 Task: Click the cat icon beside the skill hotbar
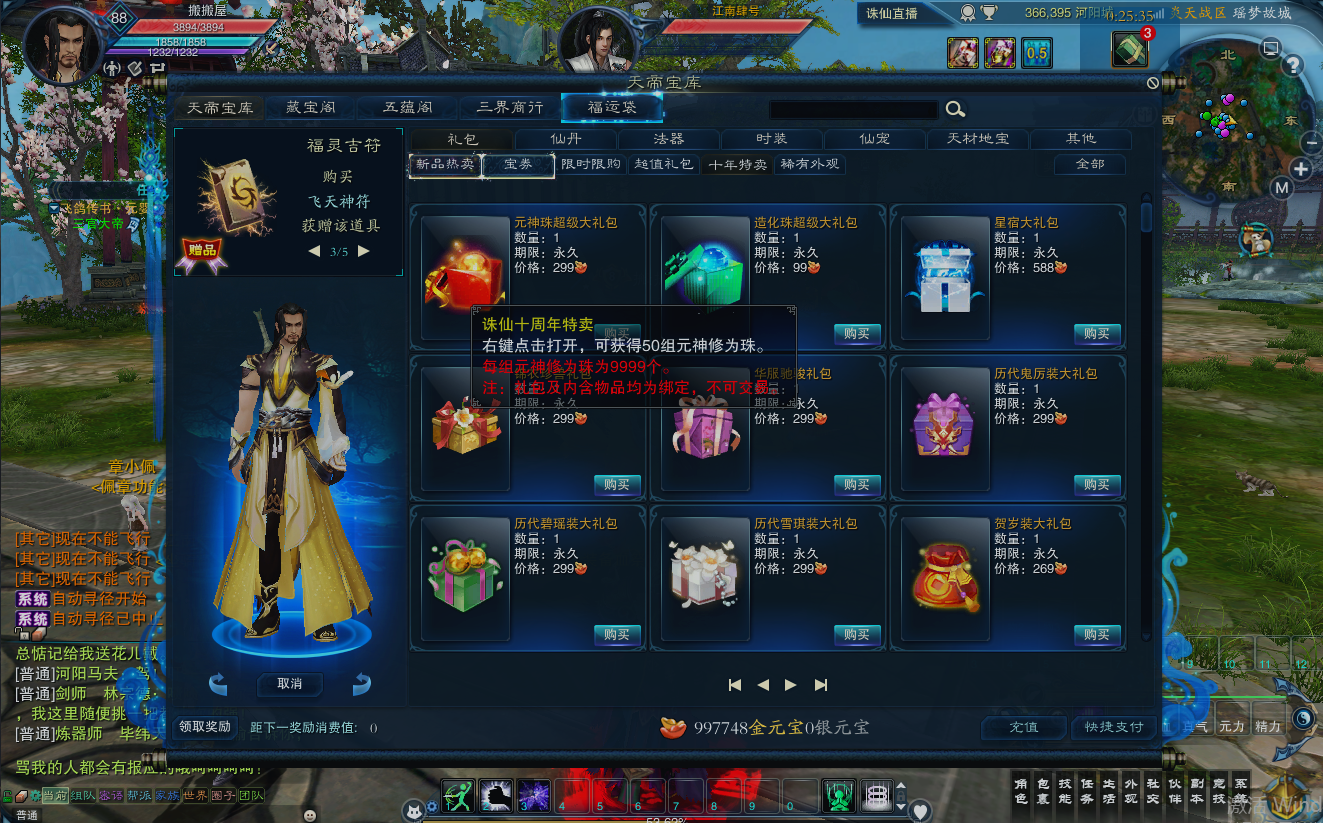(x=414, y=811)
